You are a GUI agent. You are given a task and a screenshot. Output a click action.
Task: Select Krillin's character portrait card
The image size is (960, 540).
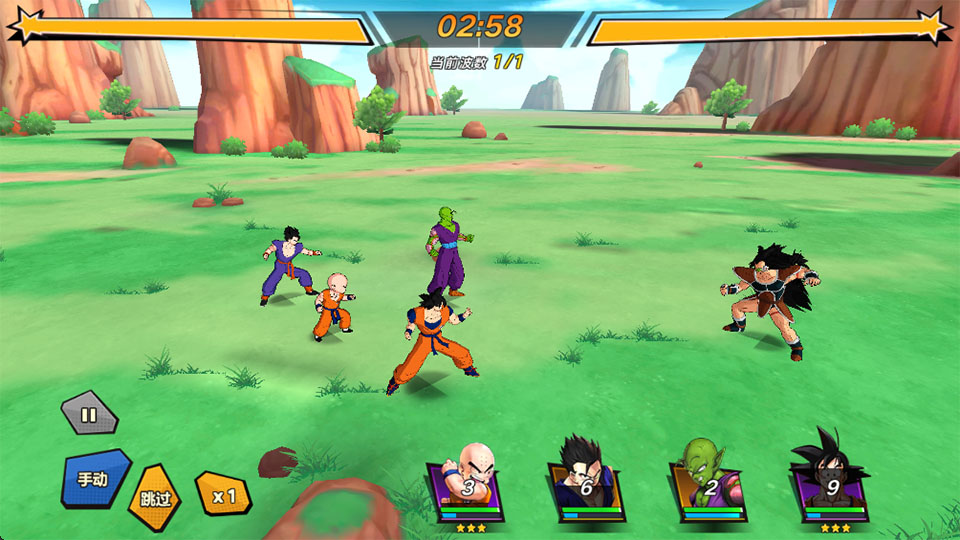[464, 487]
